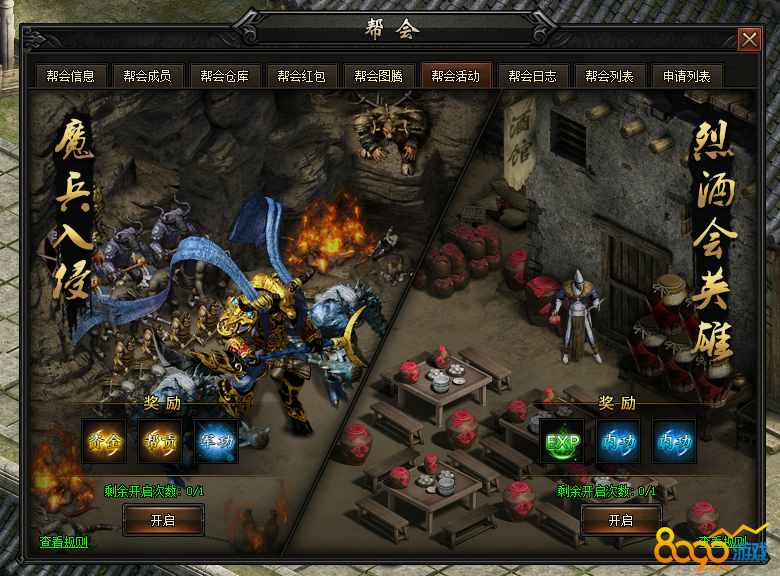Open the 帮会列表 guild list tab
This screenshot has height=576, width=780.
609,76
